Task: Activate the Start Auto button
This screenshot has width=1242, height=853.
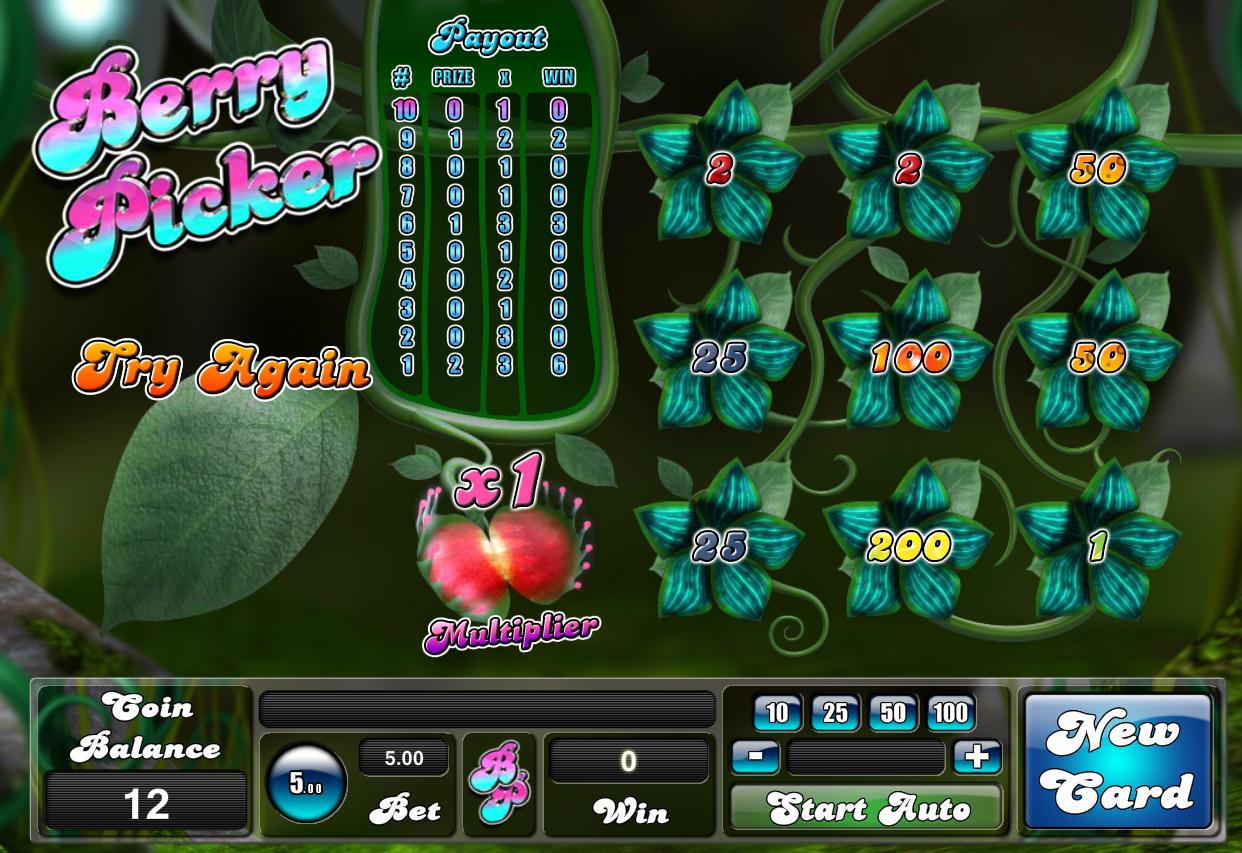Action: (x=866, y=807)
